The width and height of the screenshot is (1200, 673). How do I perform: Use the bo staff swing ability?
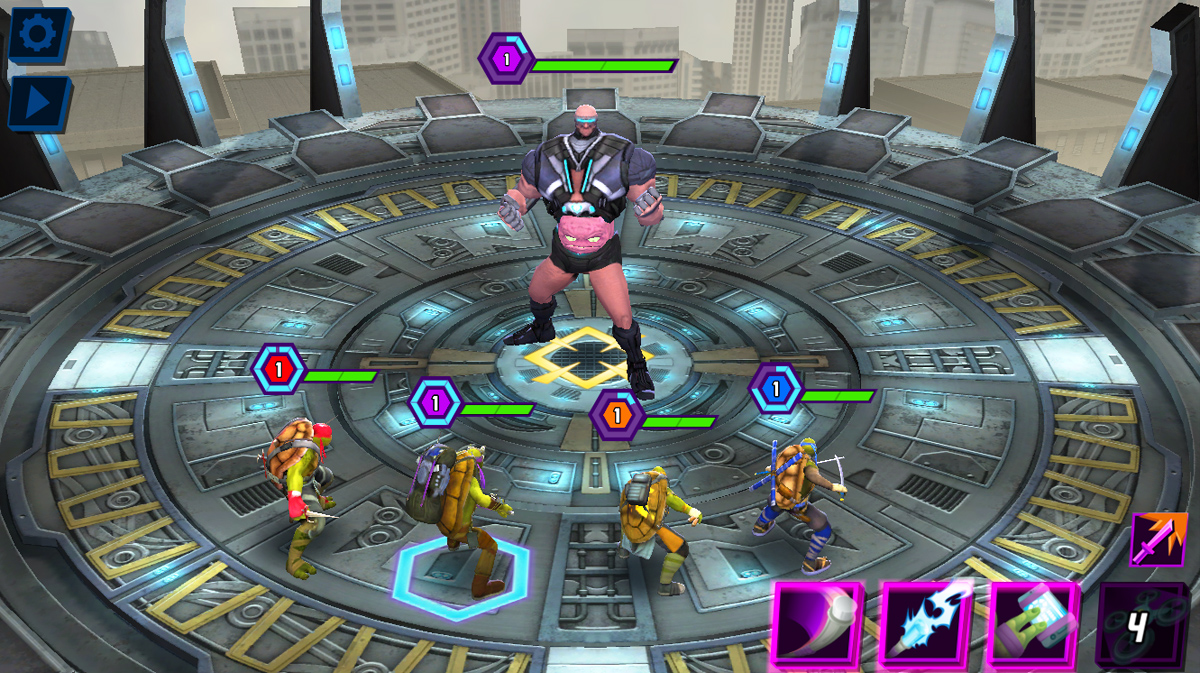coord(818,625)
